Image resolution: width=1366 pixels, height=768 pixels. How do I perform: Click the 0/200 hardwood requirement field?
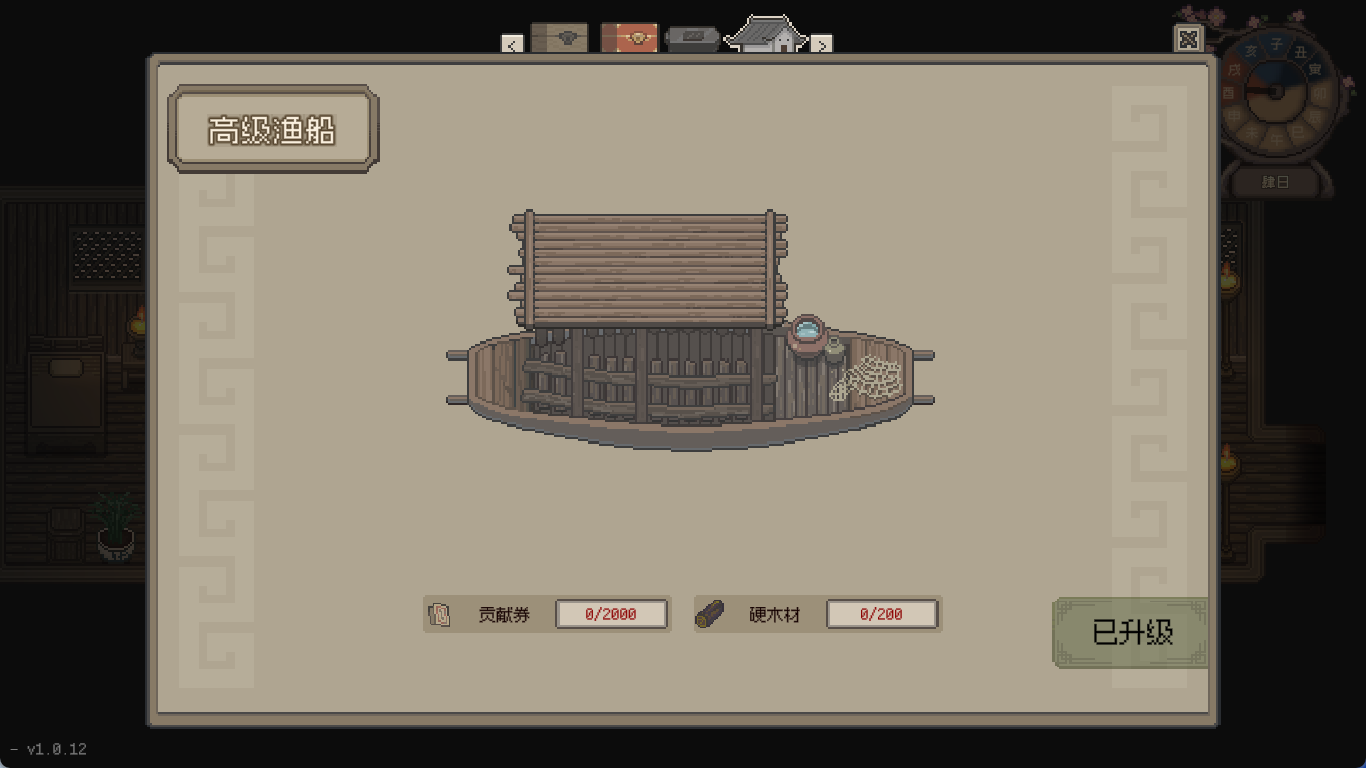(883, 613)
